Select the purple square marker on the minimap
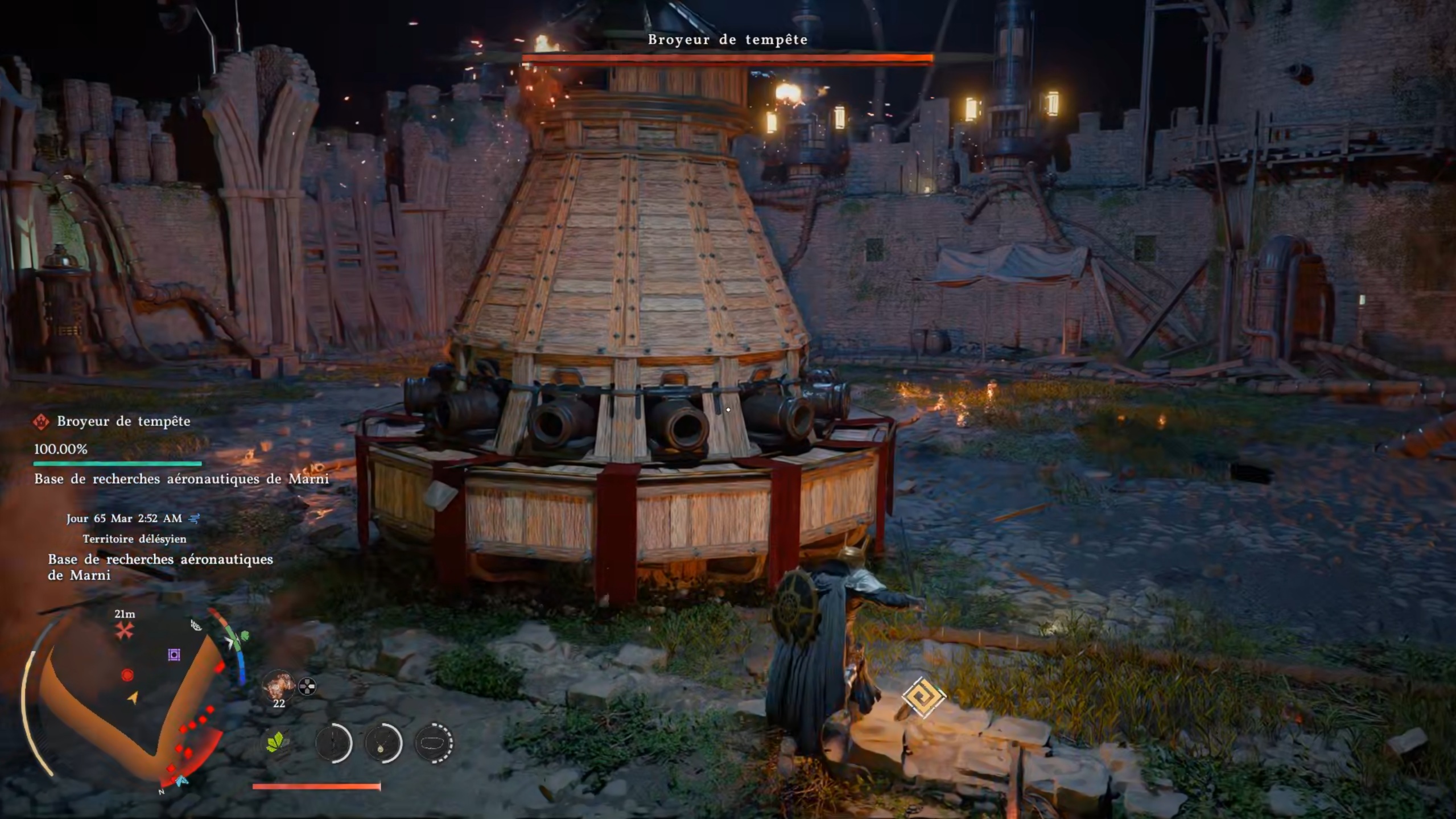Viewport: 1456px width, 819px height. (174, 655)
